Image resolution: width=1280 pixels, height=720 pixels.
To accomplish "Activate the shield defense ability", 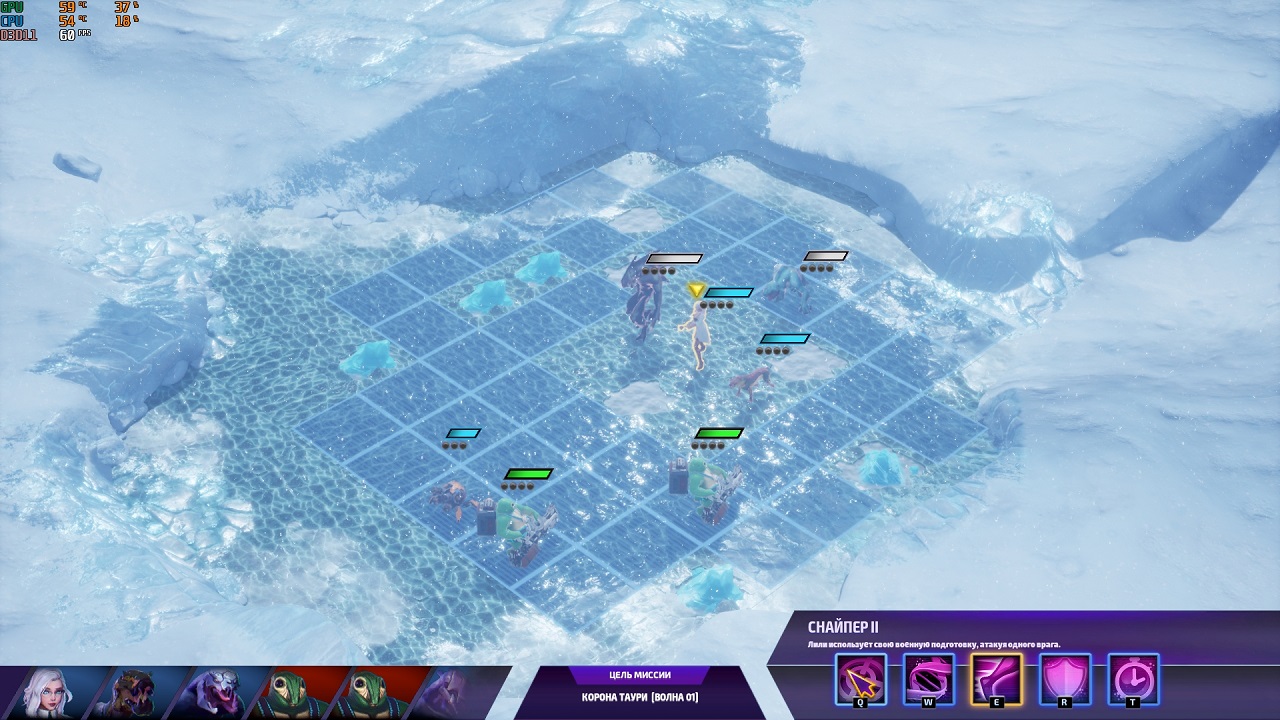I will [1065, 680].
